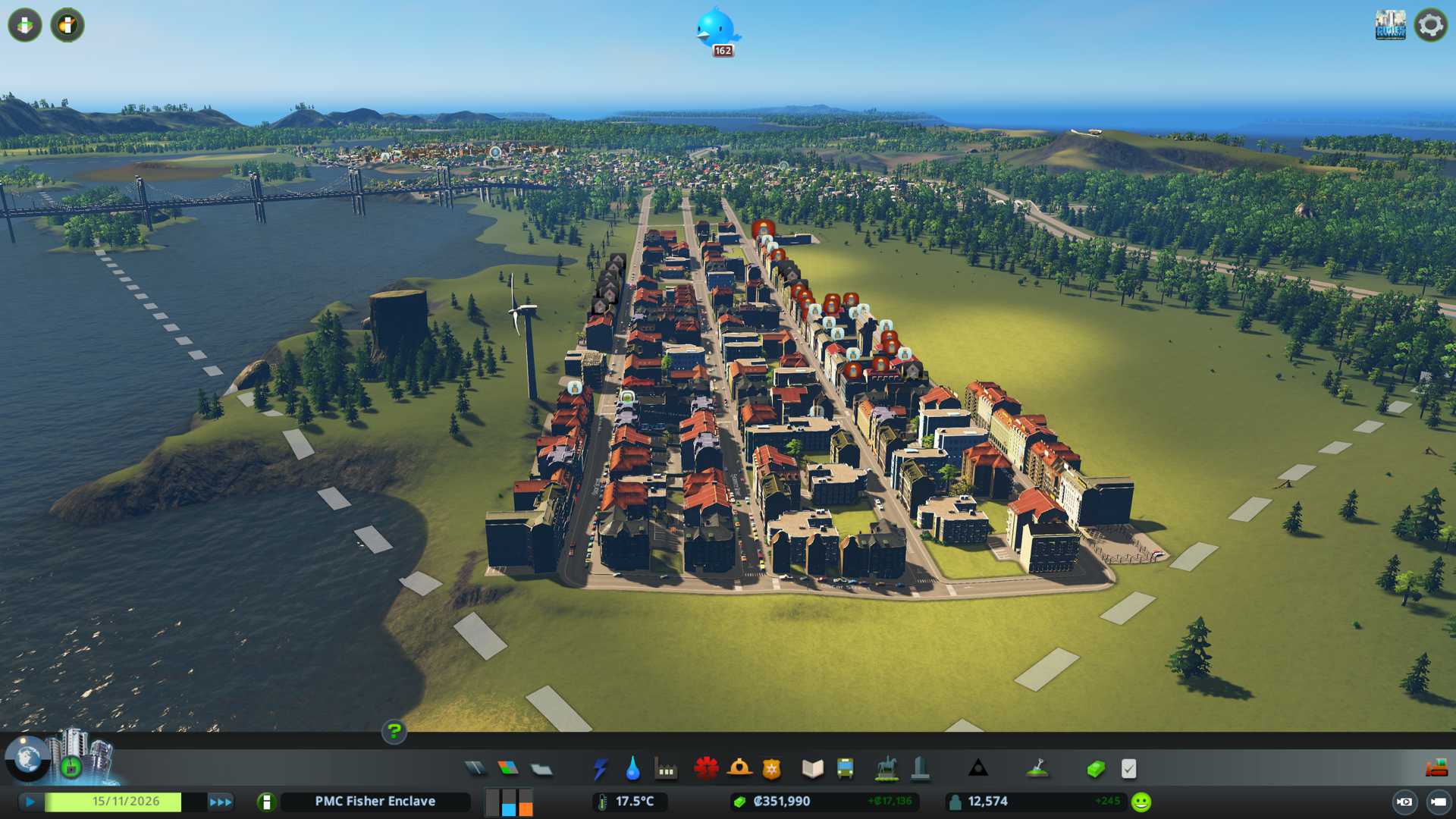
Task: Open the Chirper blue bird feed
Action: coord(716,29)
